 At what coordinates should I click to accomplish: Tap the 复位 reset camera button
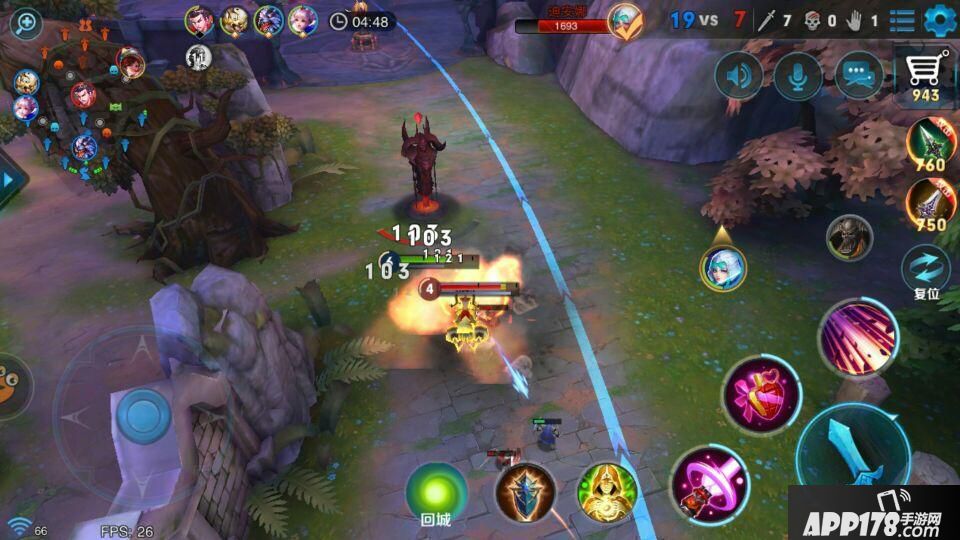tap(925, 272)
